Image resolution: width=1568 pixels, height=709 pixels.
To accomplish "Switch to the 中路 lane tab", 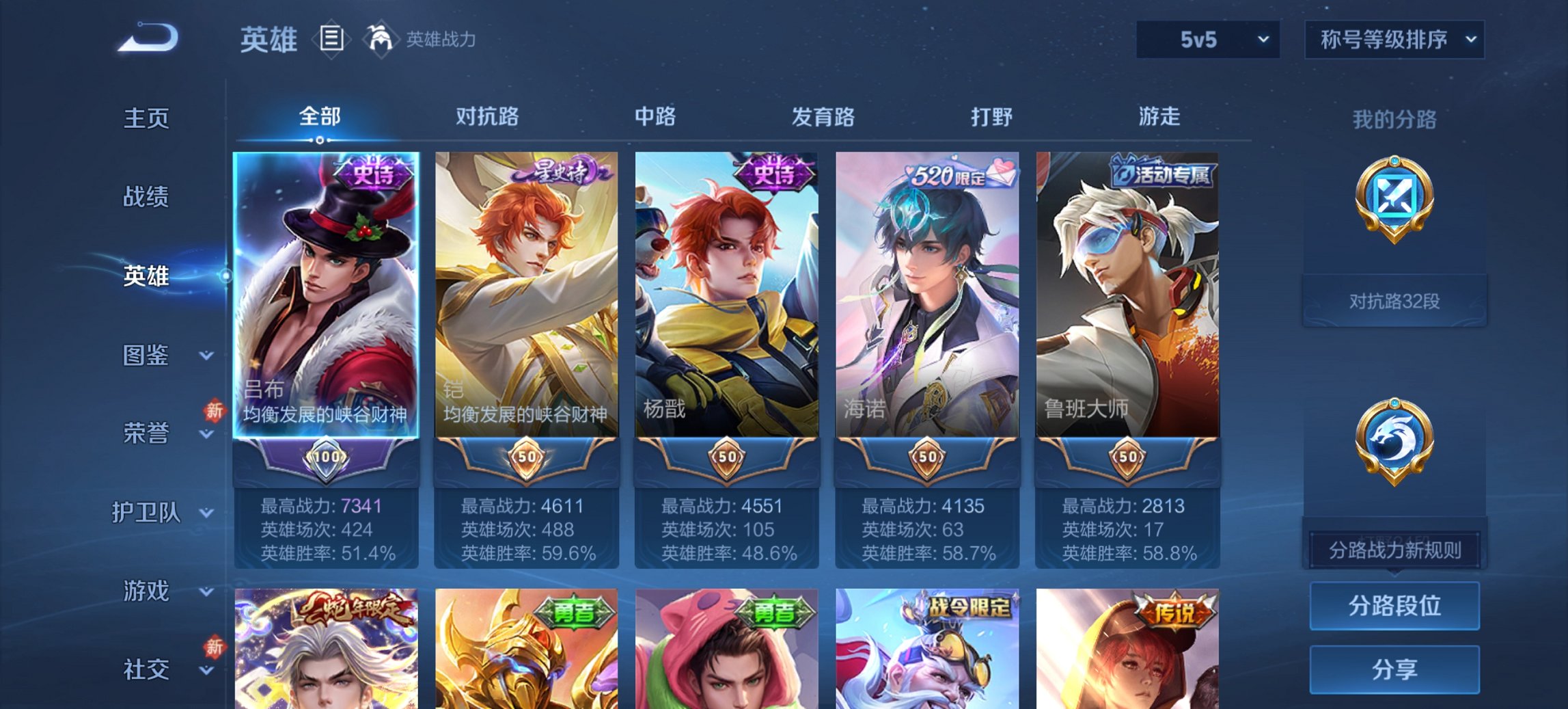I will (654, 117).
